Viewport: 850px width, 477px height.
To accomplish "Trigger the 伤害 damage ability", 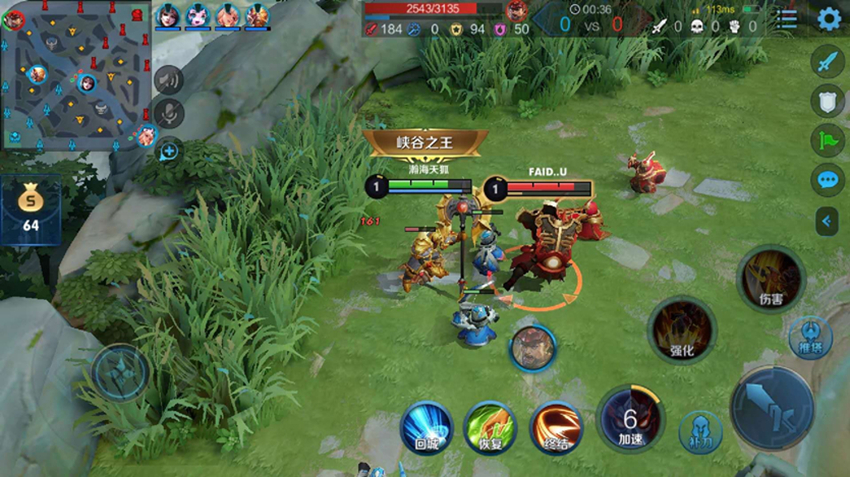I will [770, 278].
